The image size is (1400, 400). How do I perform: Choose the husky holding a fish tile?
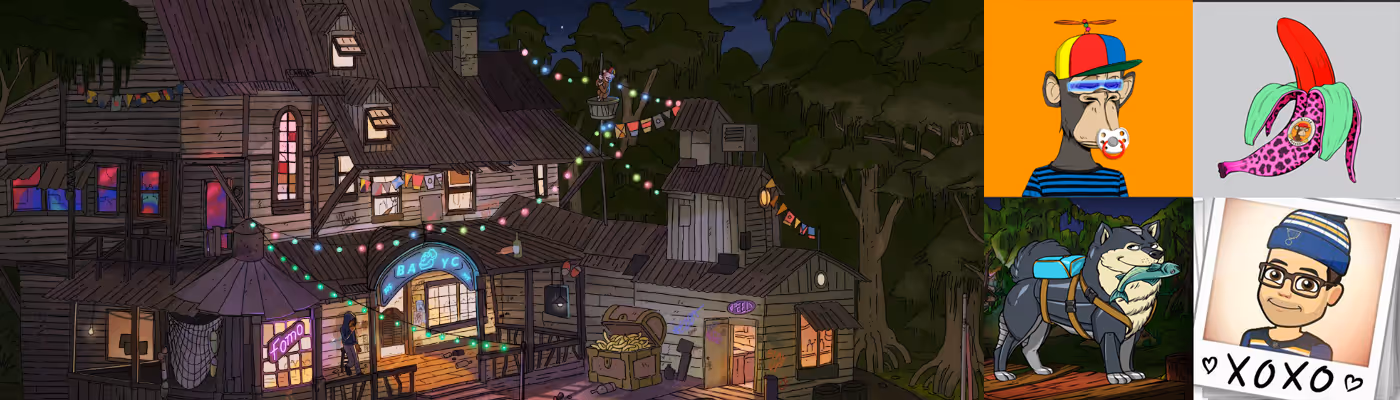click(1088, 298)
